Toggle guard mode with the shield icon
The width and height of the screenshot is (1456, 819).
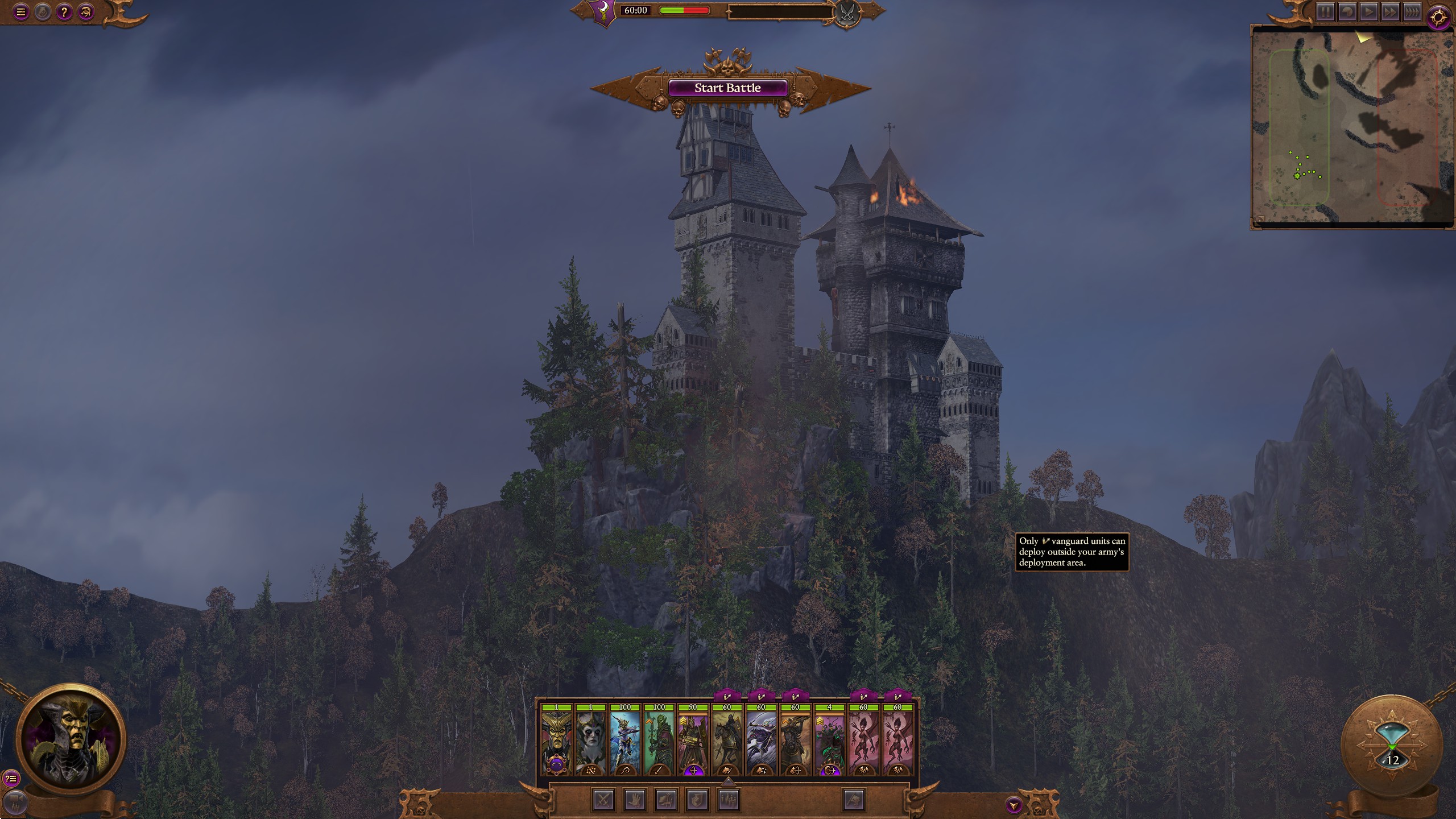[x=698, y=800]
